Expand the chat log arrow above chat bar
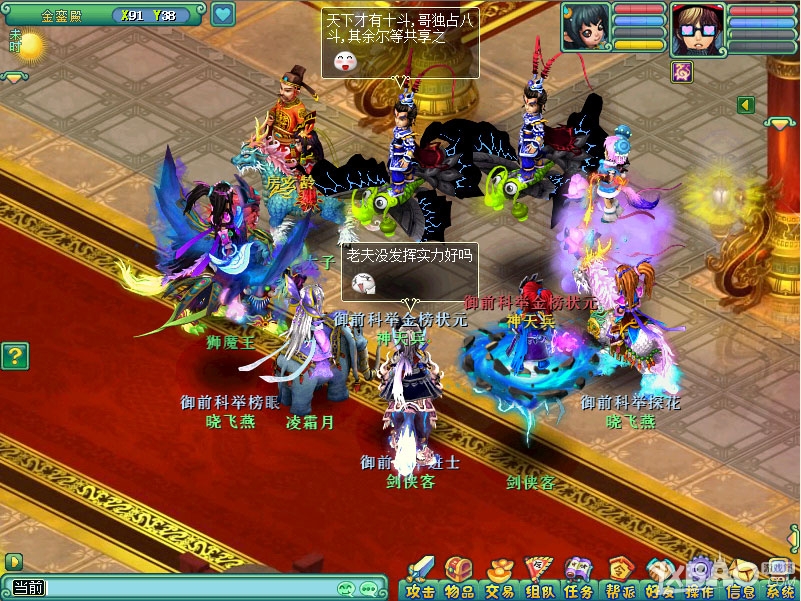The image size is (801, 601). (x=13, y=562)
